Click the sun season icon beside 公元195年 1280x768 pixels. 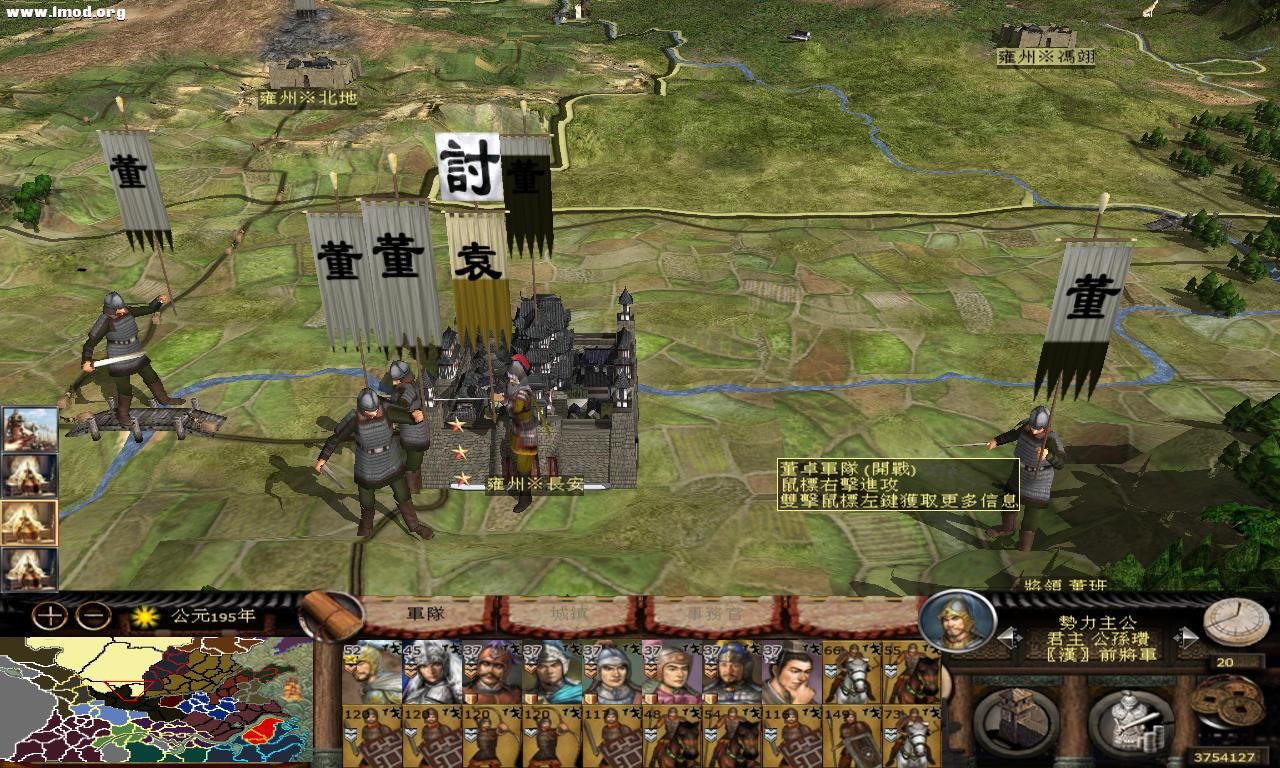[143, 617]
